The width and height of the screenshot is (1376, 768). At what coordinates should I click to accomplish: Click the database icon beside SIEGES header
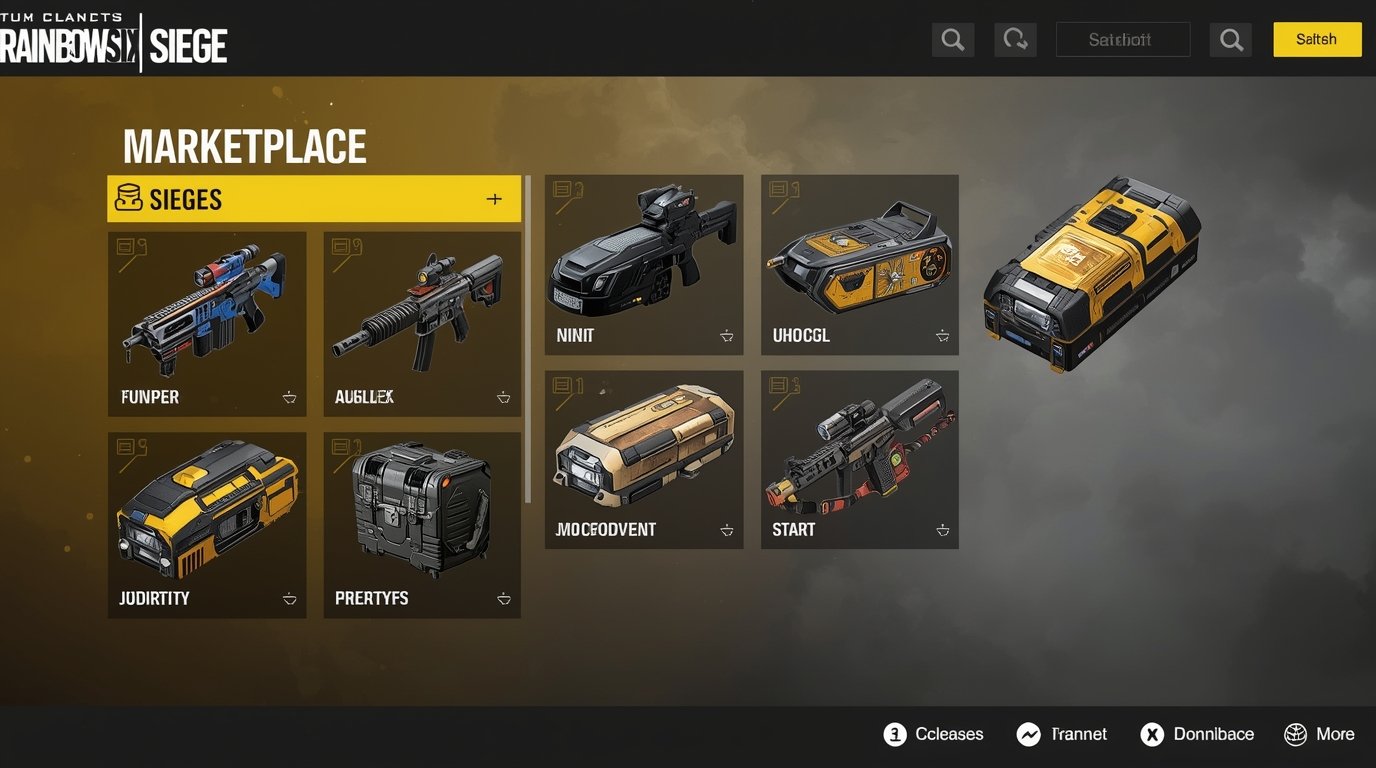coord(127,198)
